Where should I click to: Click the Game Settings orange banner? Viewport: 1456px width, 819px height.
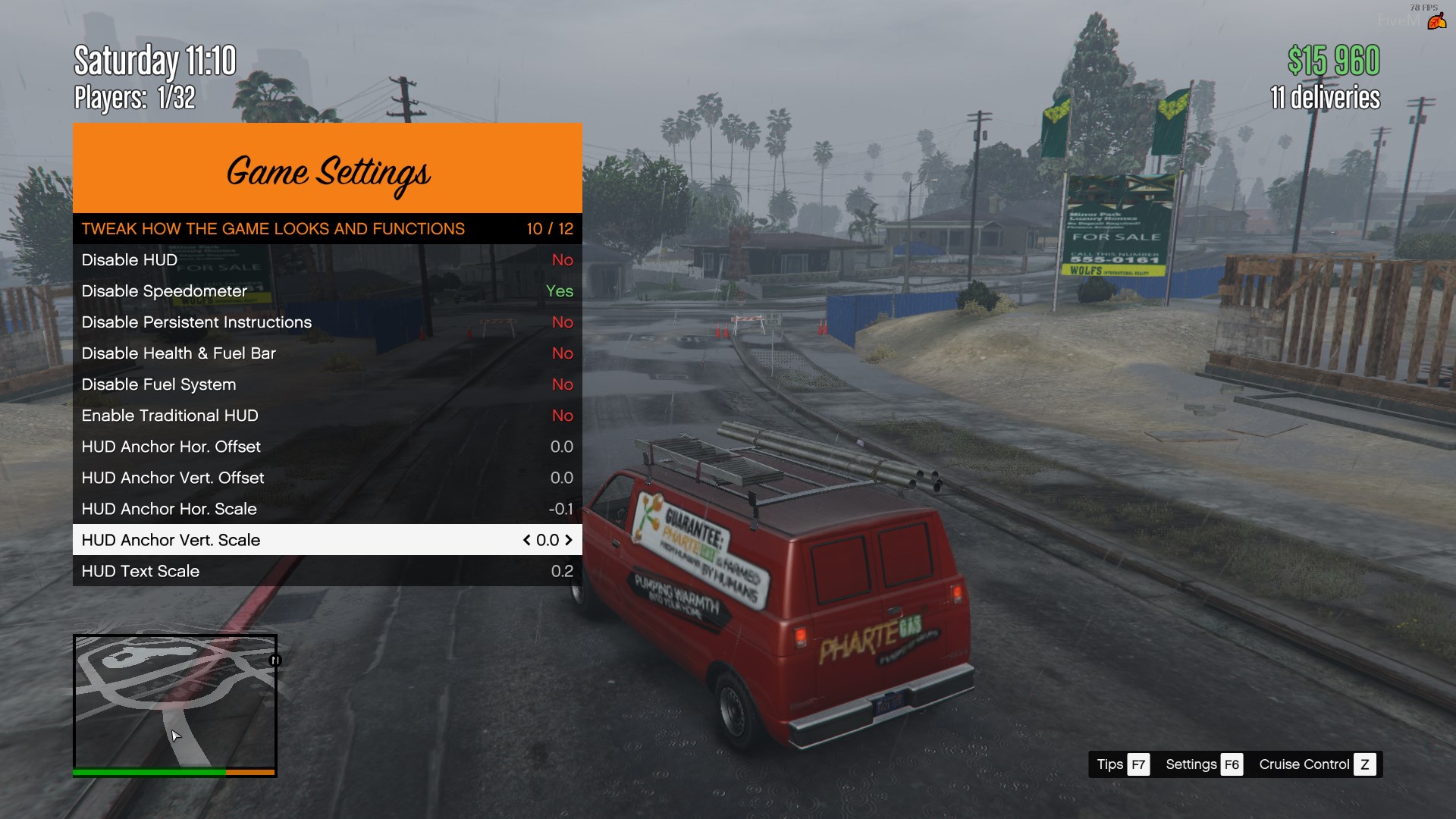(x=327, y=168)
